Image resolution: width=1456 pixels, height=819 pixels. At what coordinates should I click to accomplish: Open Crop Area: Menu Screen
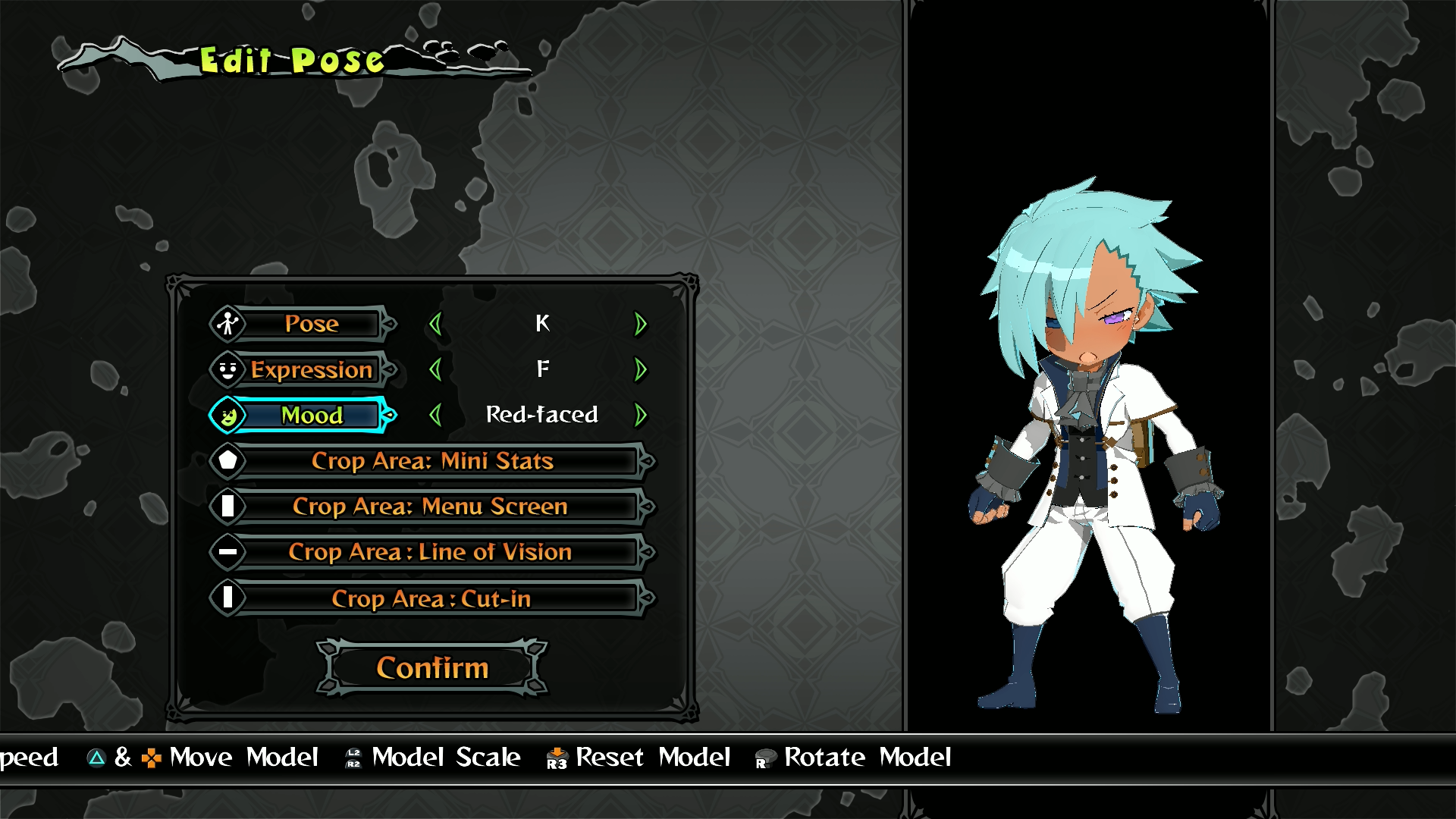(x=431, y=507)
